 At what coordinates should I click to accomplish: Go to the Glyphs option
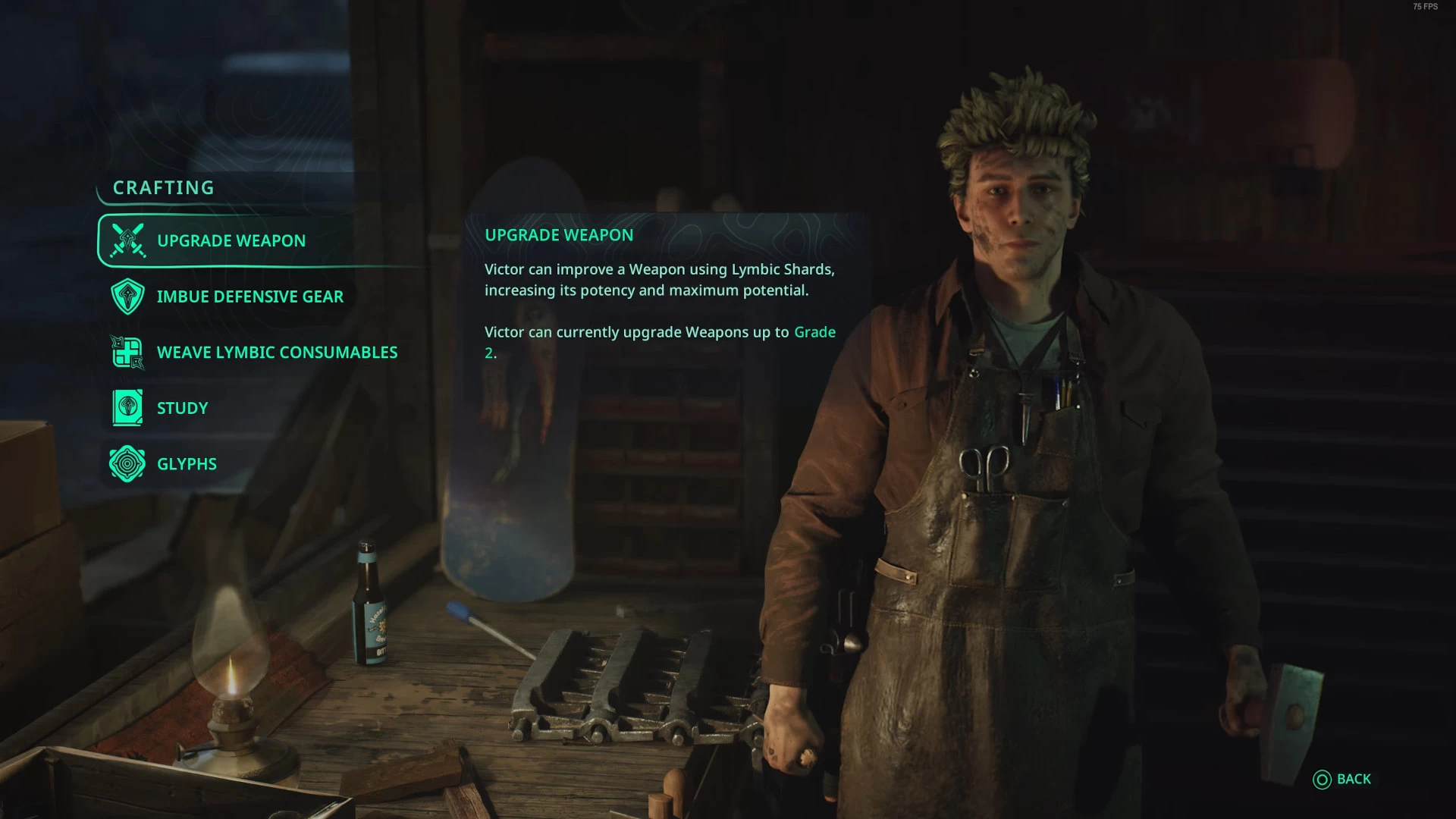pyautogui.click(x=186, y=464)
